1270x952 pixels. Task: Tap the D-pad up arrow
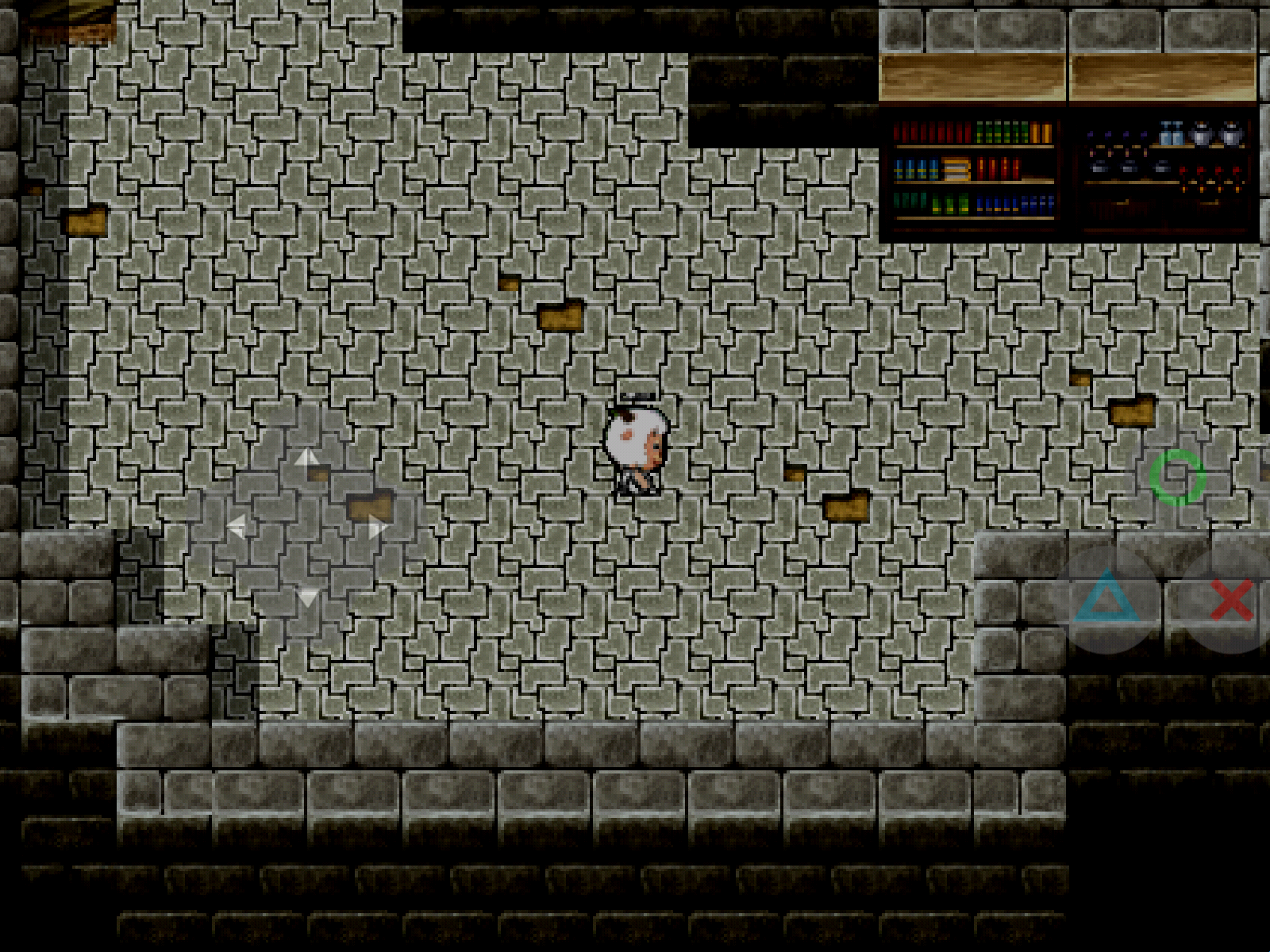(306, 459)
